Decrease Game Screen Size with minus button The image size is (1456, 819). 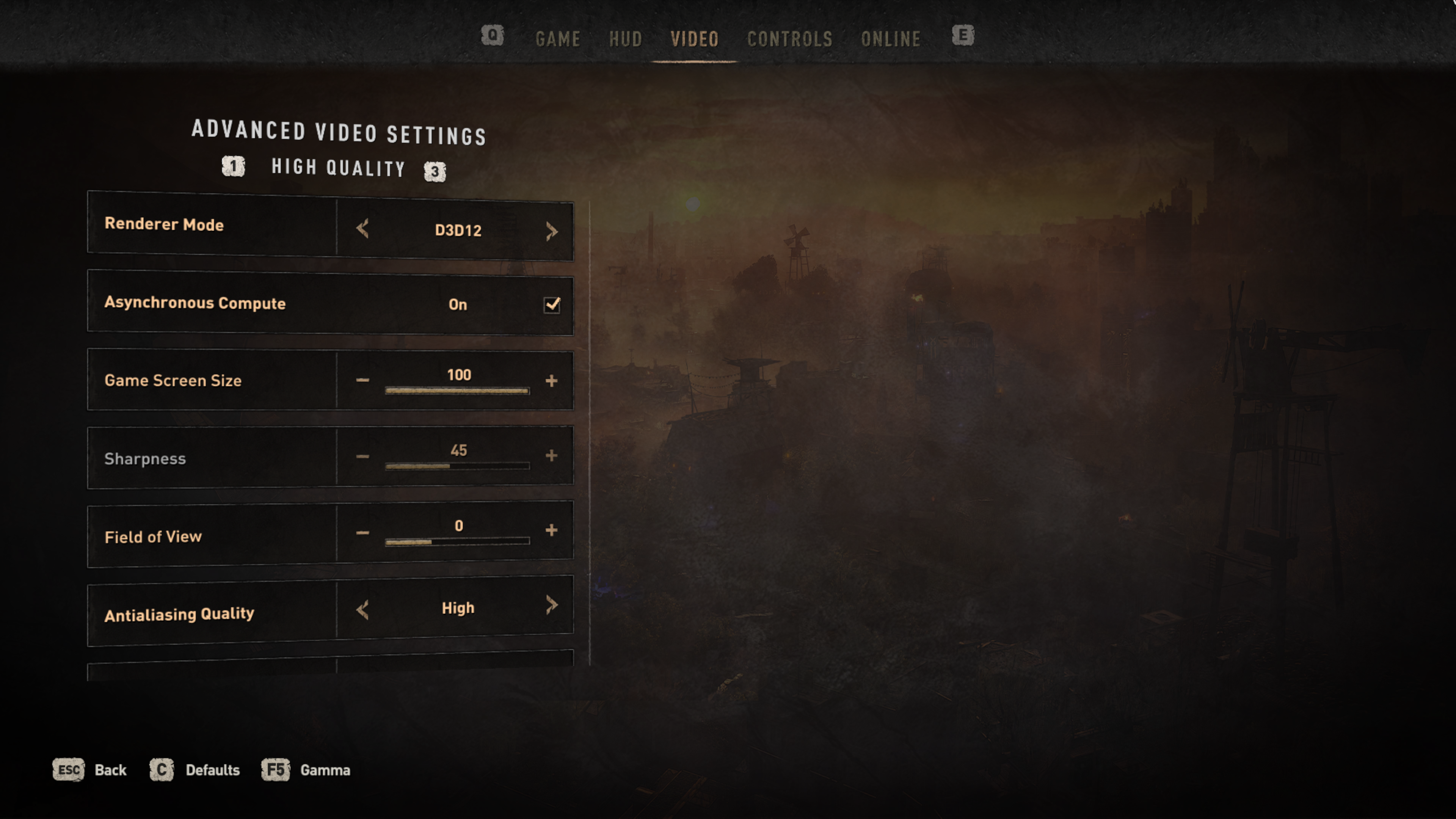(362, 380)
